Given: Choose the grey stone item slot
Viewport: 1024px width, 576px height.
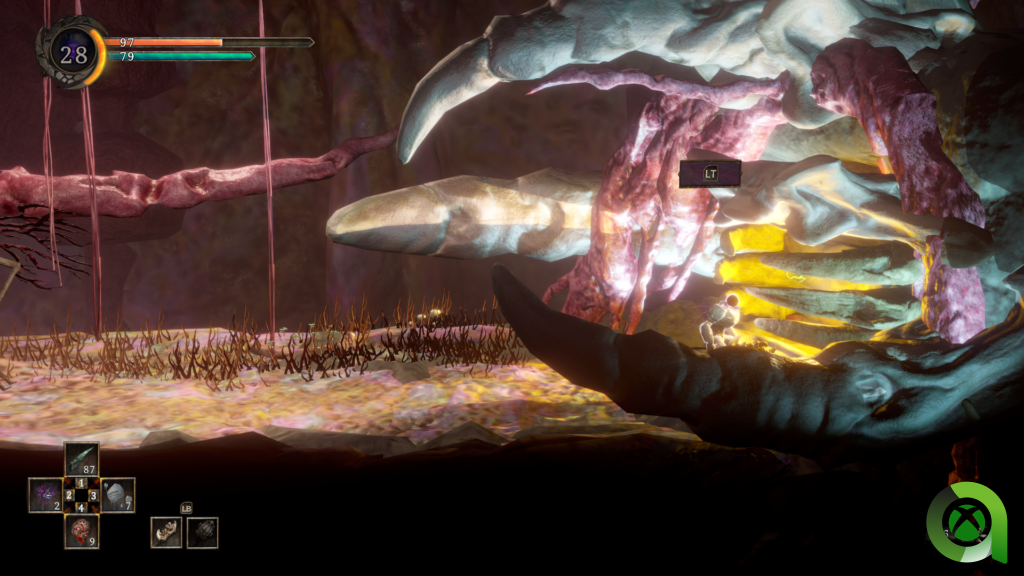Looking at the screenshot, I should pyautogui.click(x=118, y=495).
